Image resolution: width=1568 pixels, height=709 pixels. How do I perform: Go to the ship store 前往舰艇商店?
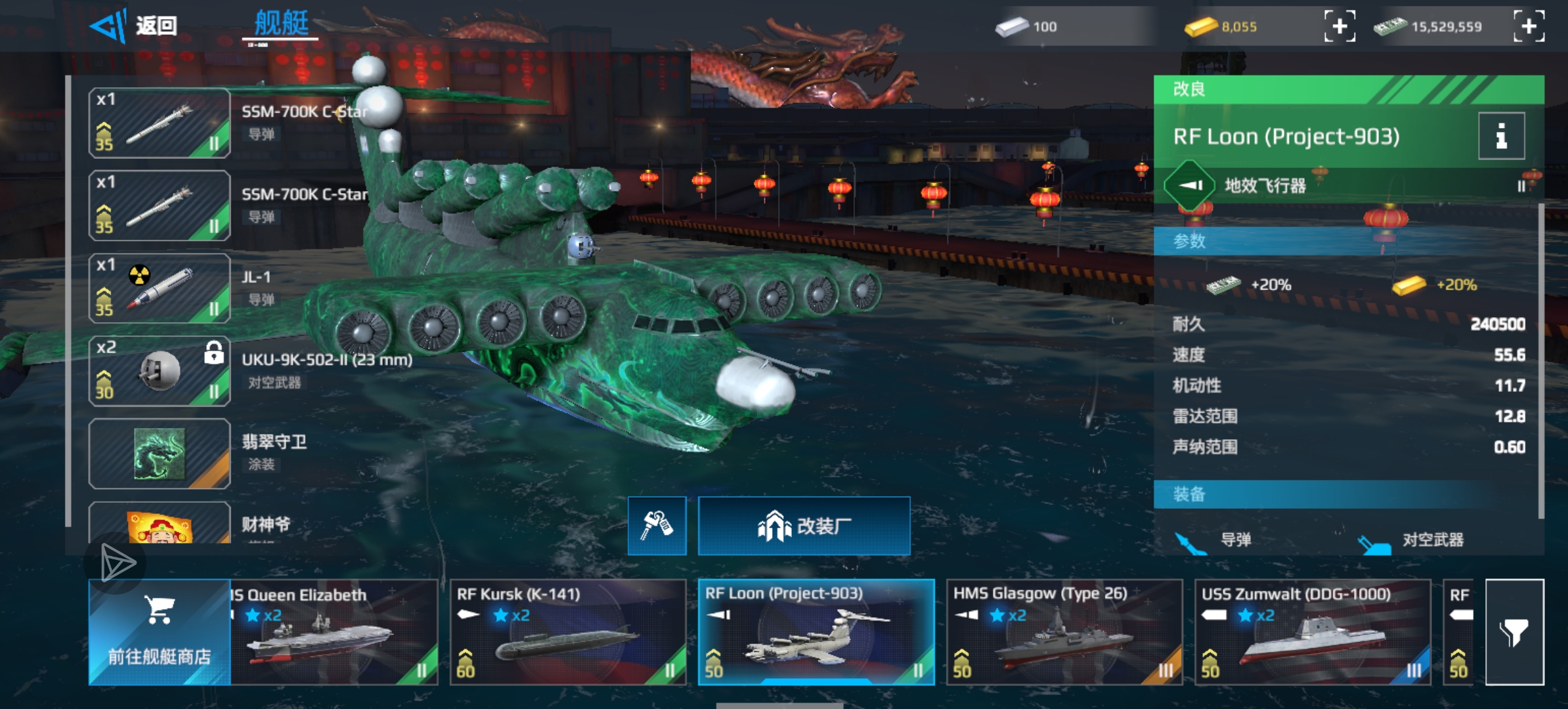[x=160, y=632]
